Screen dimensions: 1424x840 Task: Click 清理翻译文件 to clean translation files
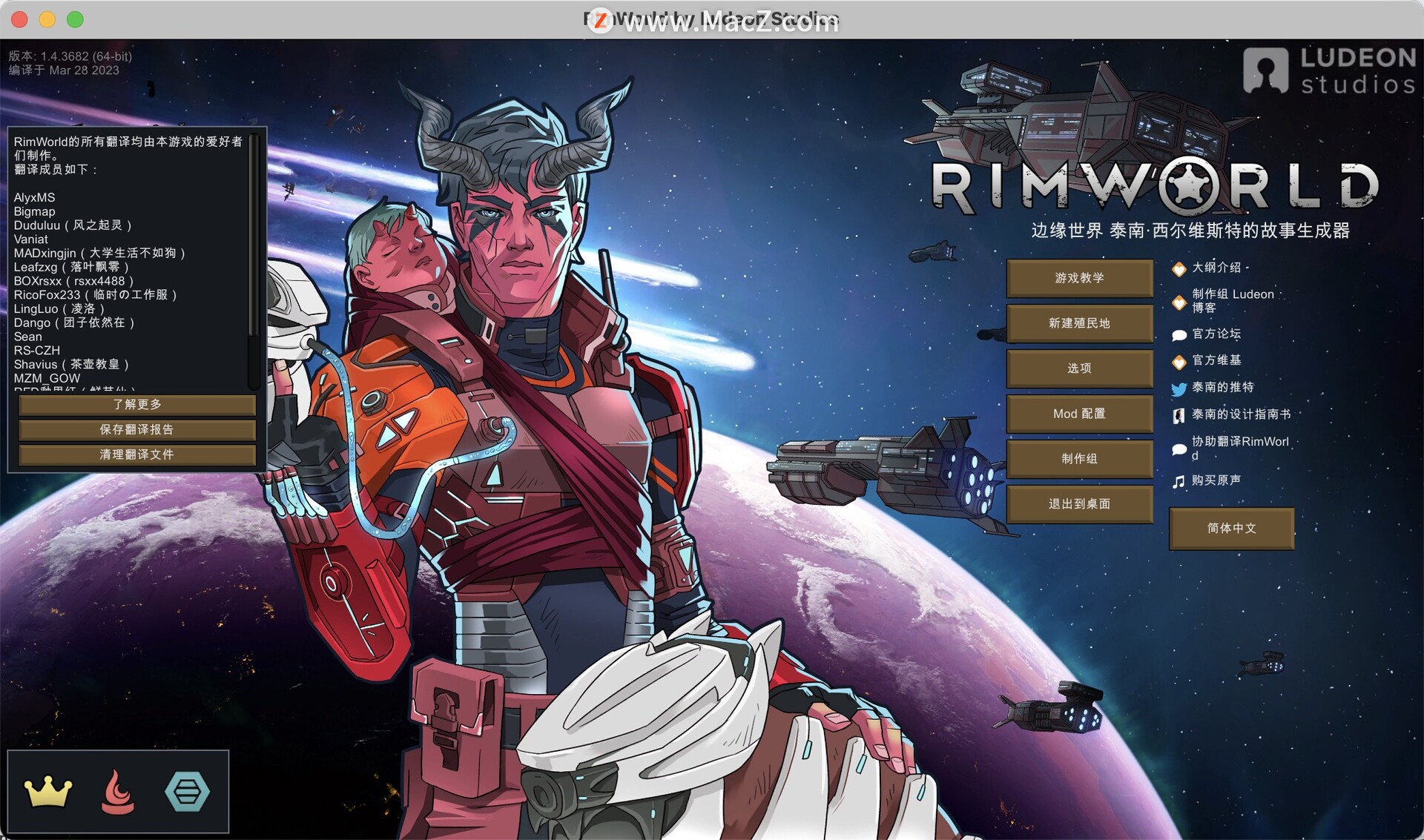click(136, 454)
